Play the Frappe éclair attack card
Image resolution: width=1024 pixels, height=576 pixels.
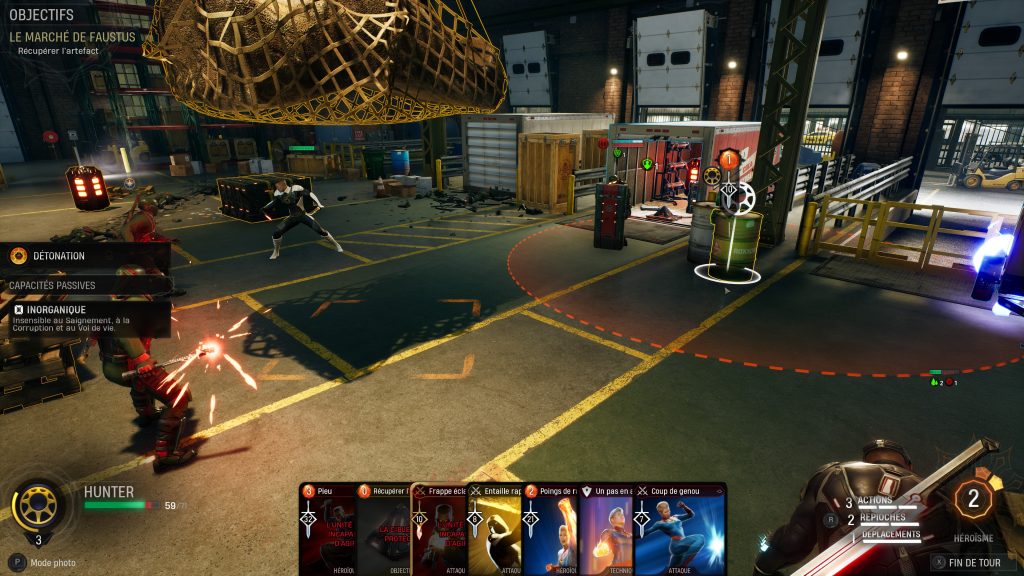click(439, 530)
